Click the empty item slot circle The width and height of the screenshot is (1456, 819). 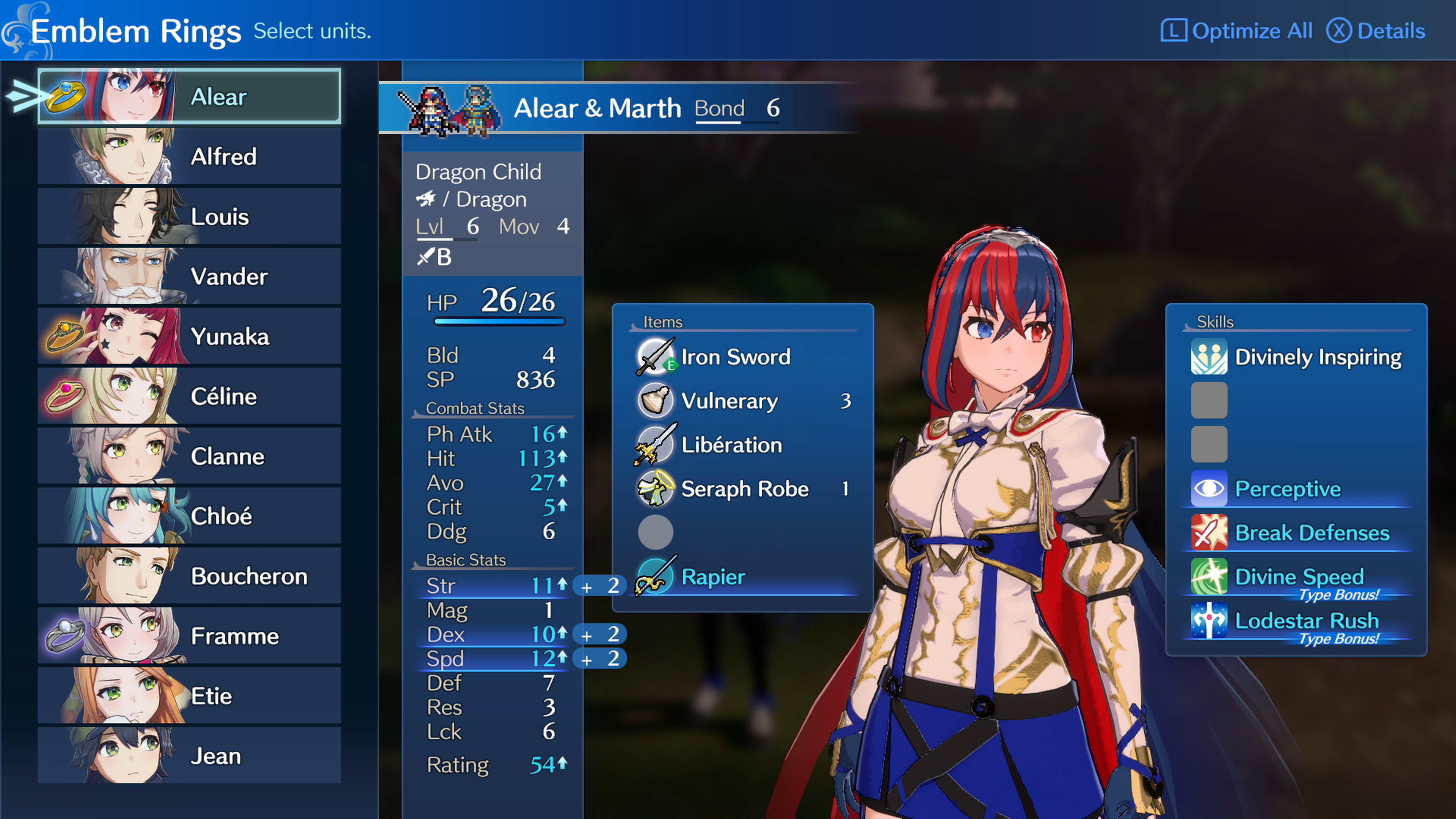[656, 532]
